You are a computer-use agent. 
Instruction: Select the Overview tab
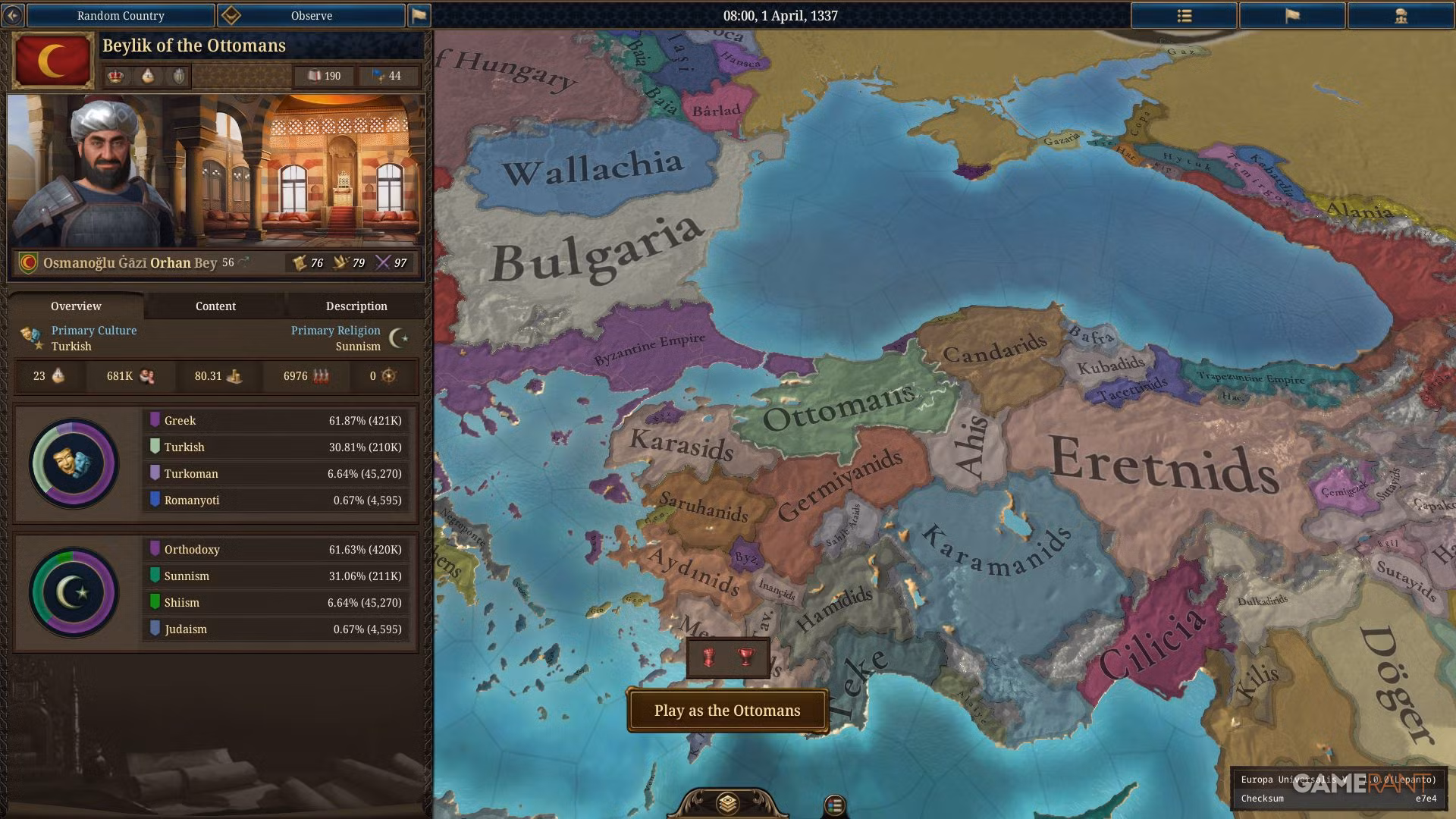(x=76, y=306)
